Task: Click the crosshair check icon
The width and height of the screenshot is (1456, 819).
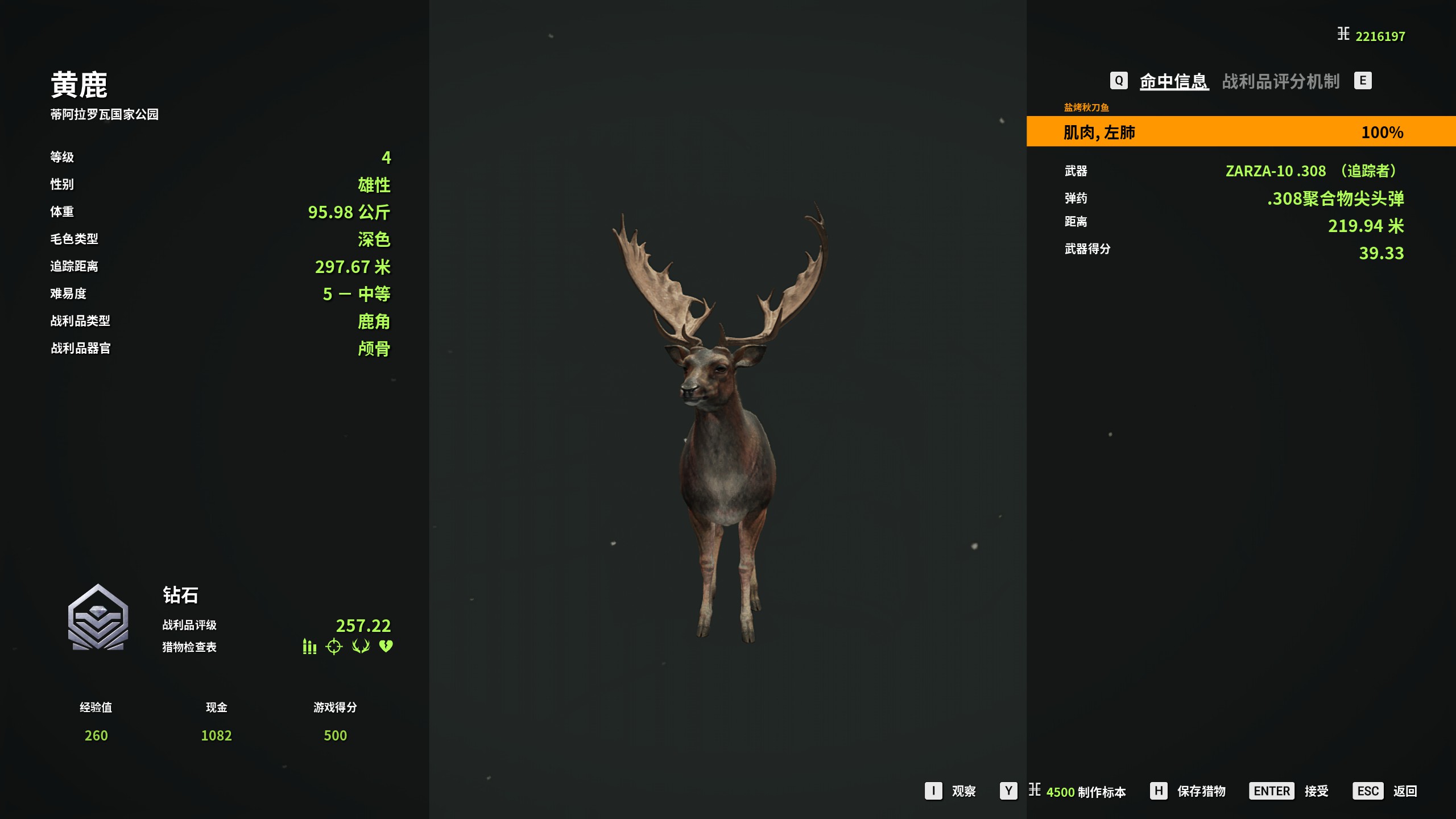Action: 334,647
